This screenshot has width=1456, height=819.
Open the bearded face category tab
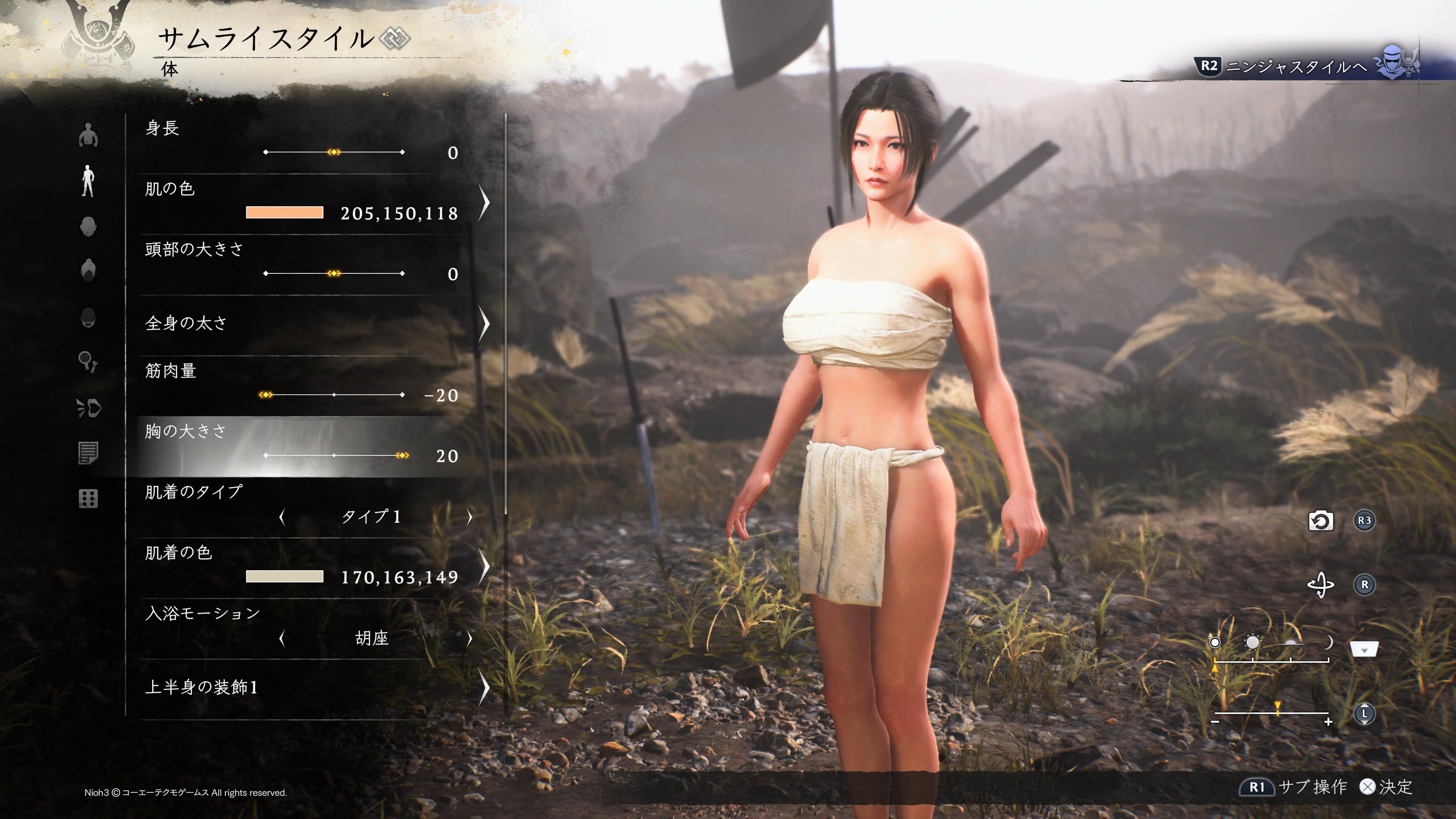[88, 318]
